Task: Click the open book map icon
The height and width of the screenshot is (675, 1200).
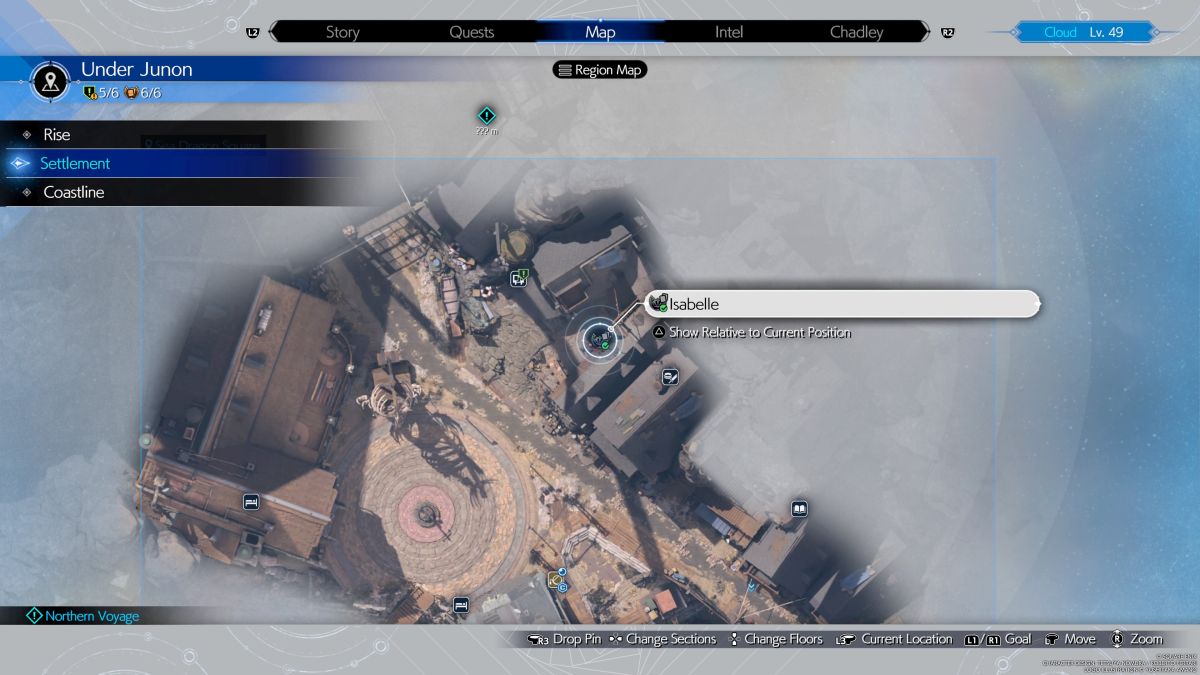Action: pos(799,509)
